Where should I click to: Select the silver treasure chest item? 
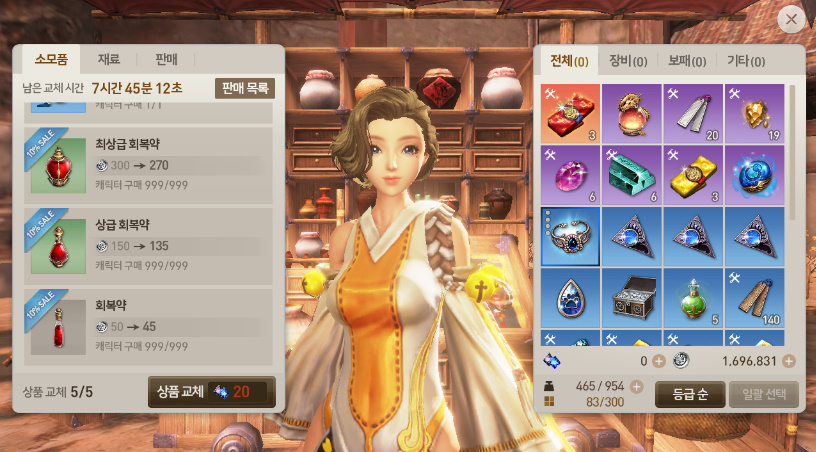tap(631, 298)
